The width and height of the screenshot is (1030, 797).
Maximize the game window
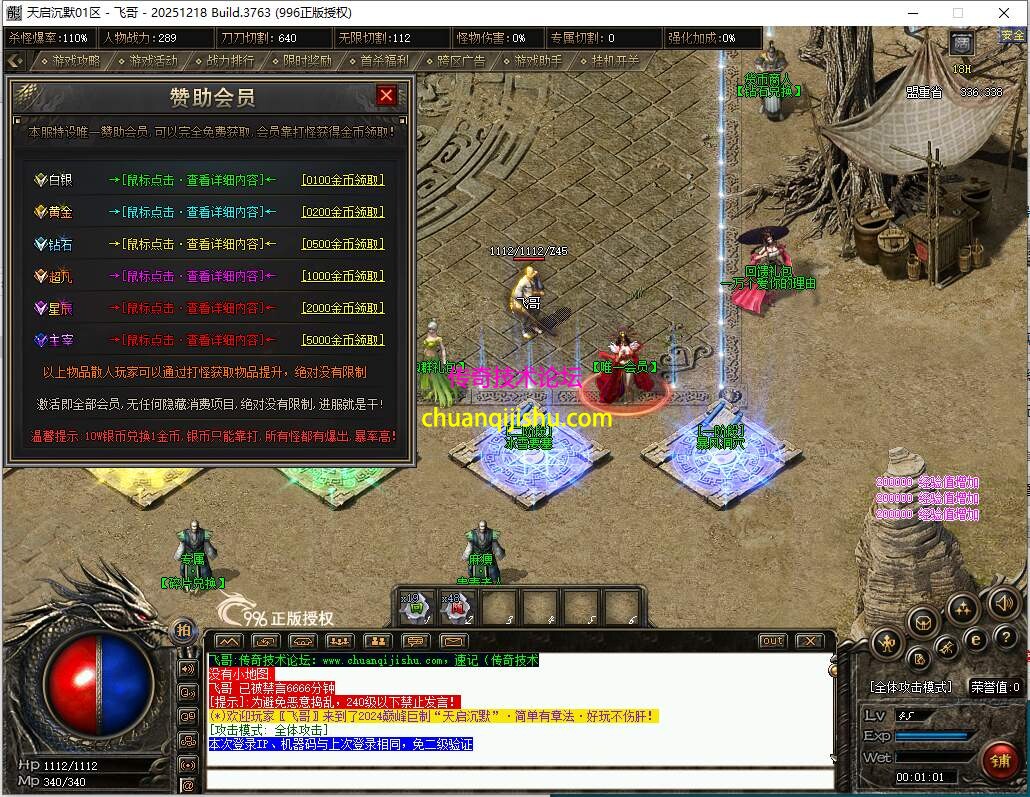click(x=957, y=12)
